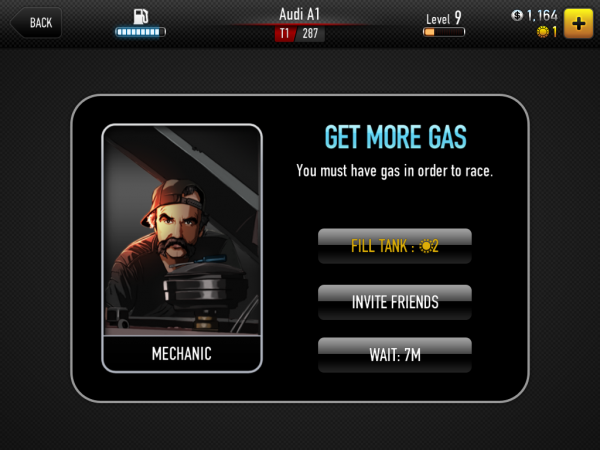Image resolution: width=600 pixels, height=450 pixels.
Task: Click the Mechanic portrait card
Action: click(x=182, y=247)
